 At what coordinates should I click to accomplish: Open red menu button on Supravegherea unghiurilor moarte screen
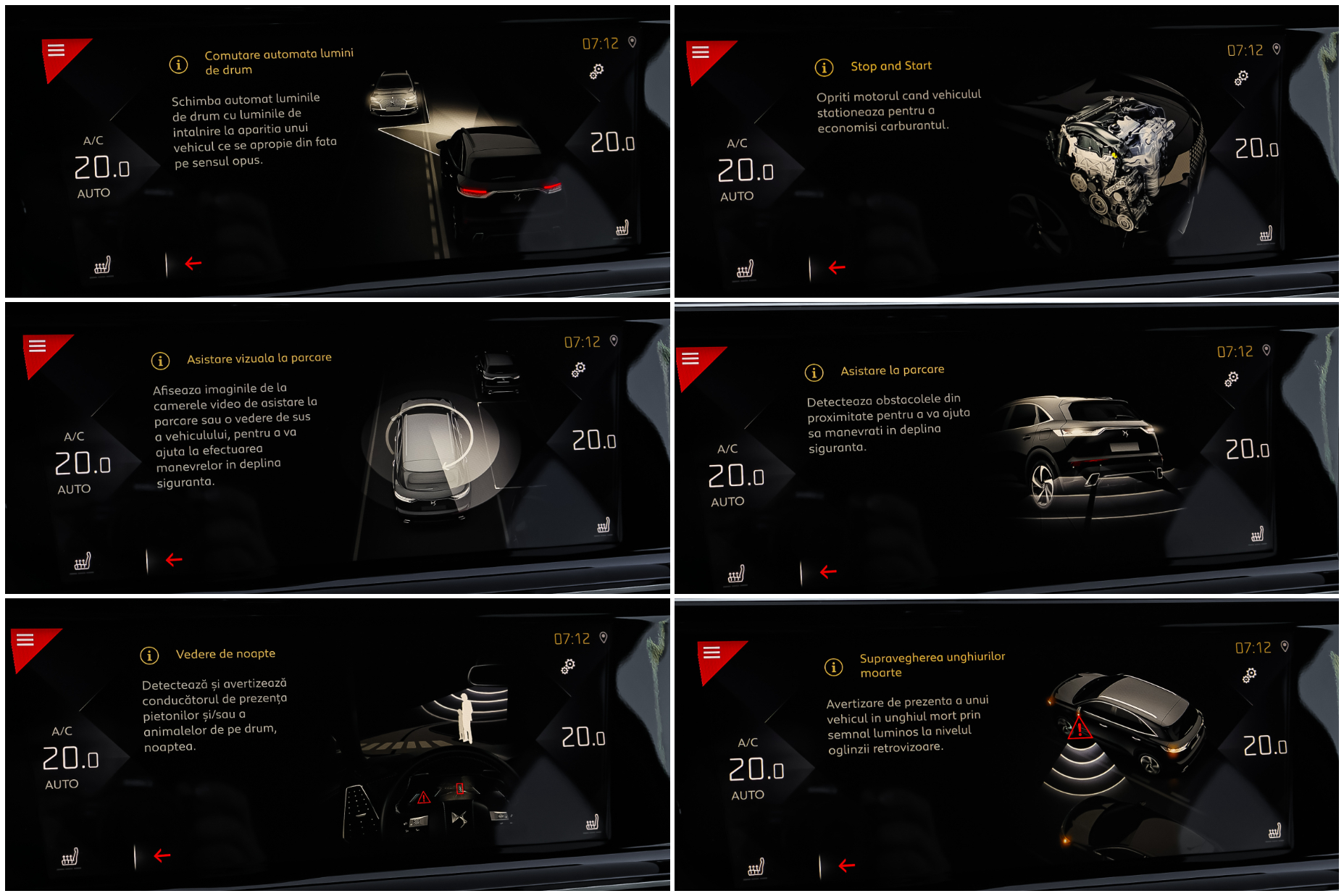coord(712,653)
